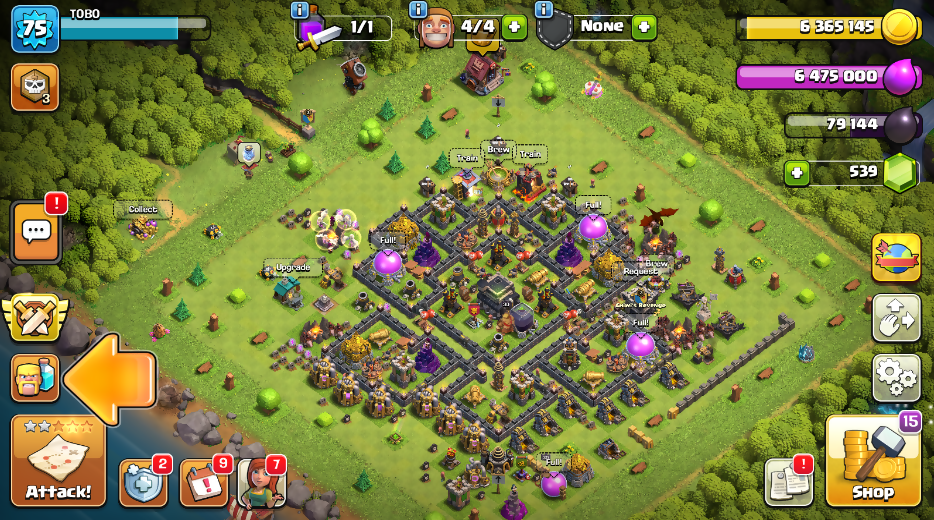
Task: Show info for the shield status
Action: 544,10
